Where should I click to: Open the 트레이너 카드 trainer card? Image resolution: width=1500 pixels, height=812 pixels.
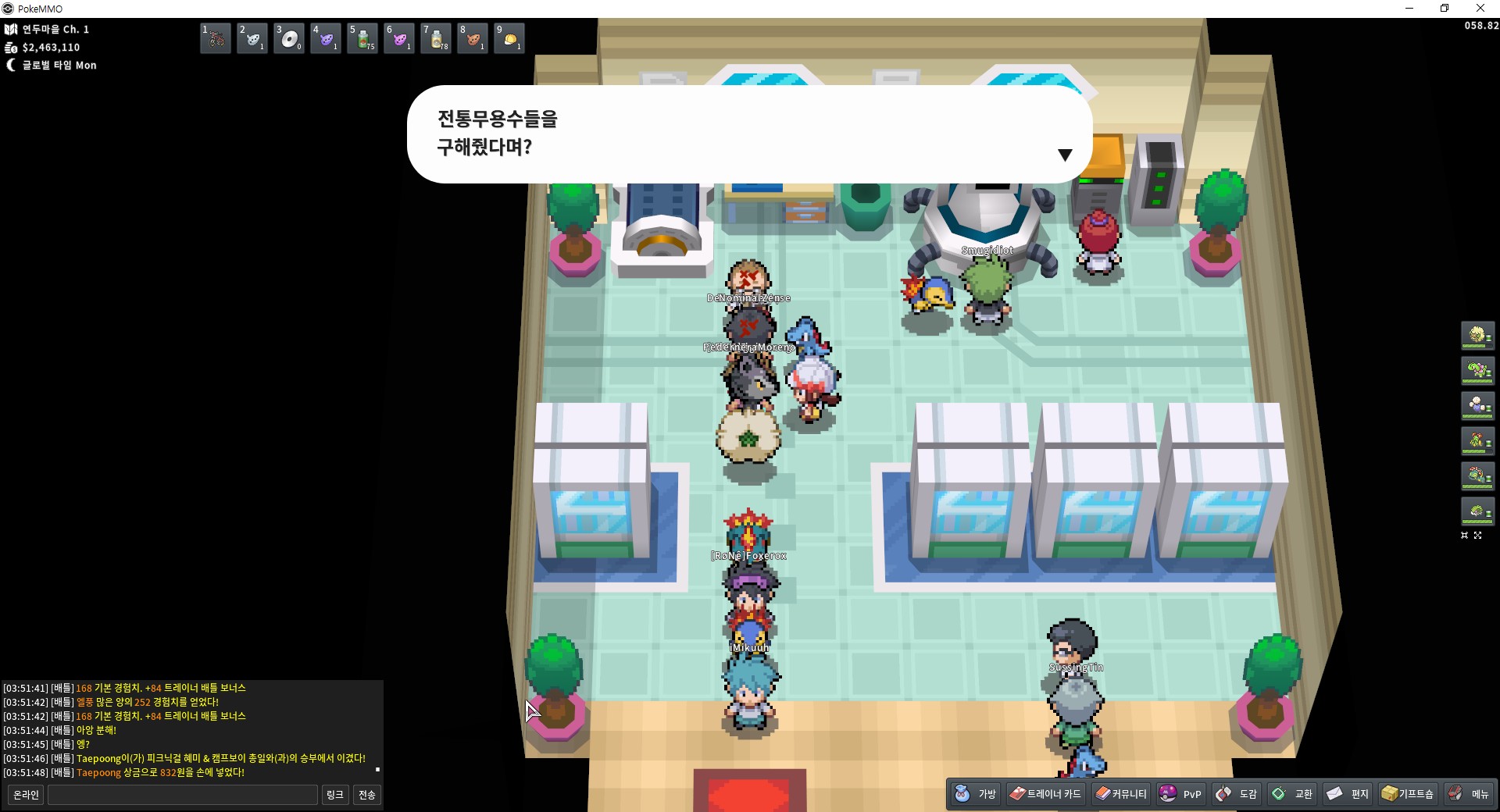1045,794
